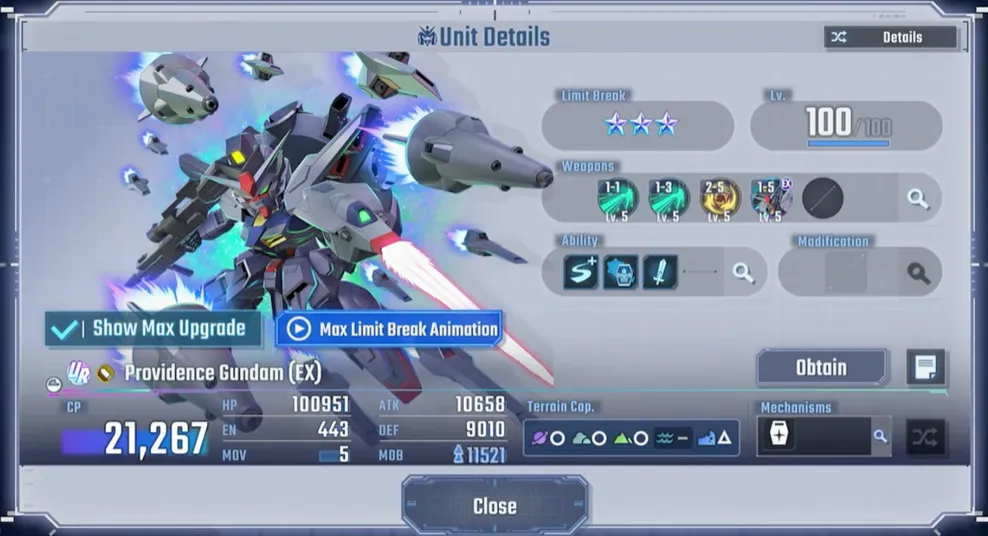Tap the S-plus ability icon

(x=580, y=272)
